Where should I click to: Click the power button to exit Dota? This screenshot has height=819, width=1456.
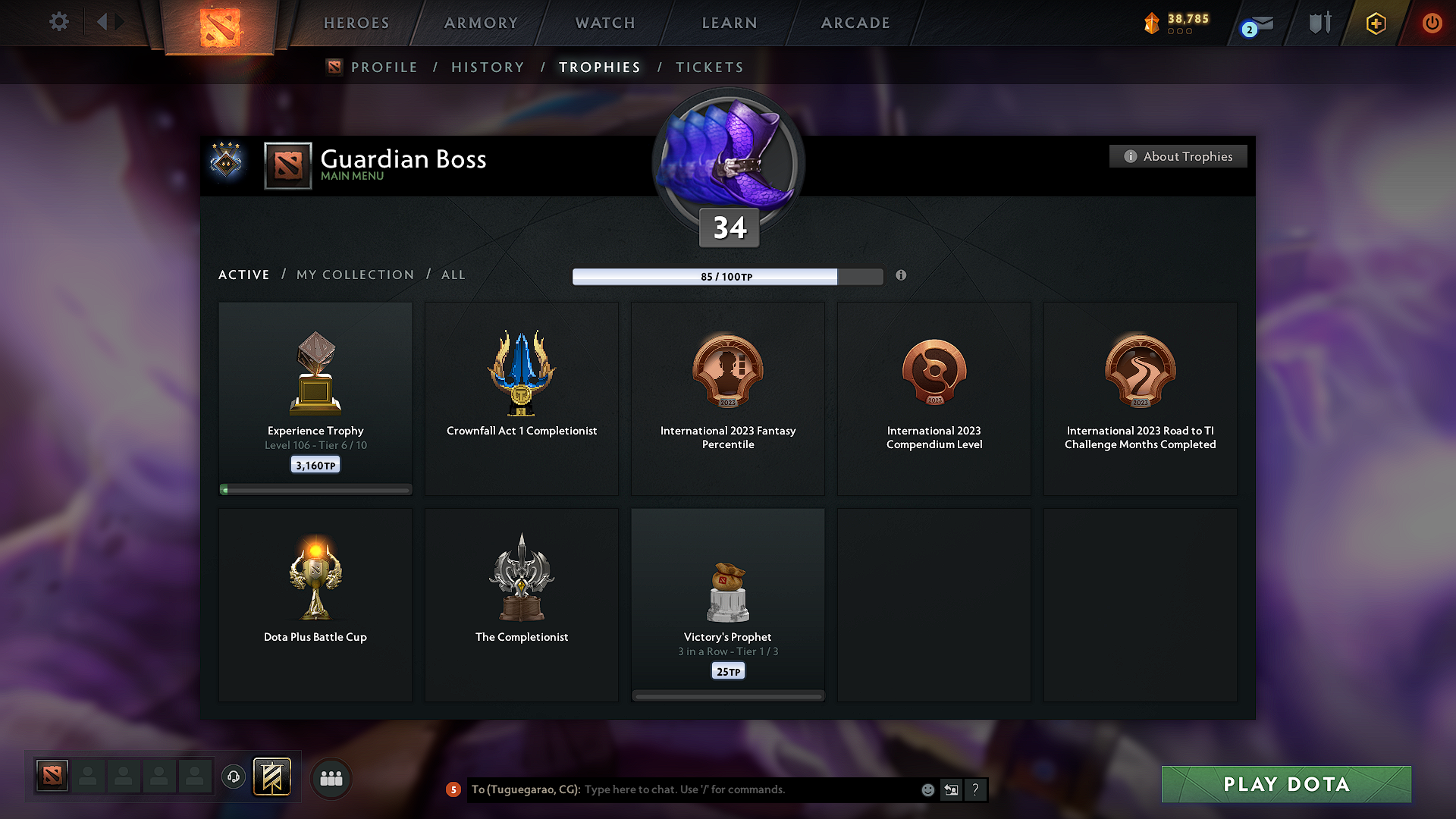(x=1432, y=23)
